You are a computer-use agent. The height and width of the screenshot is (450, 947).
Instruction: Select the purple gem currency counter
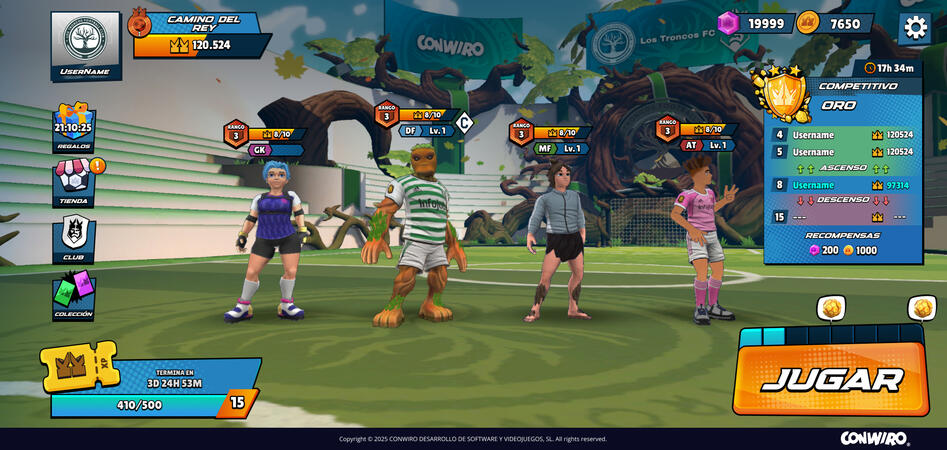click(x=756, y=24)
